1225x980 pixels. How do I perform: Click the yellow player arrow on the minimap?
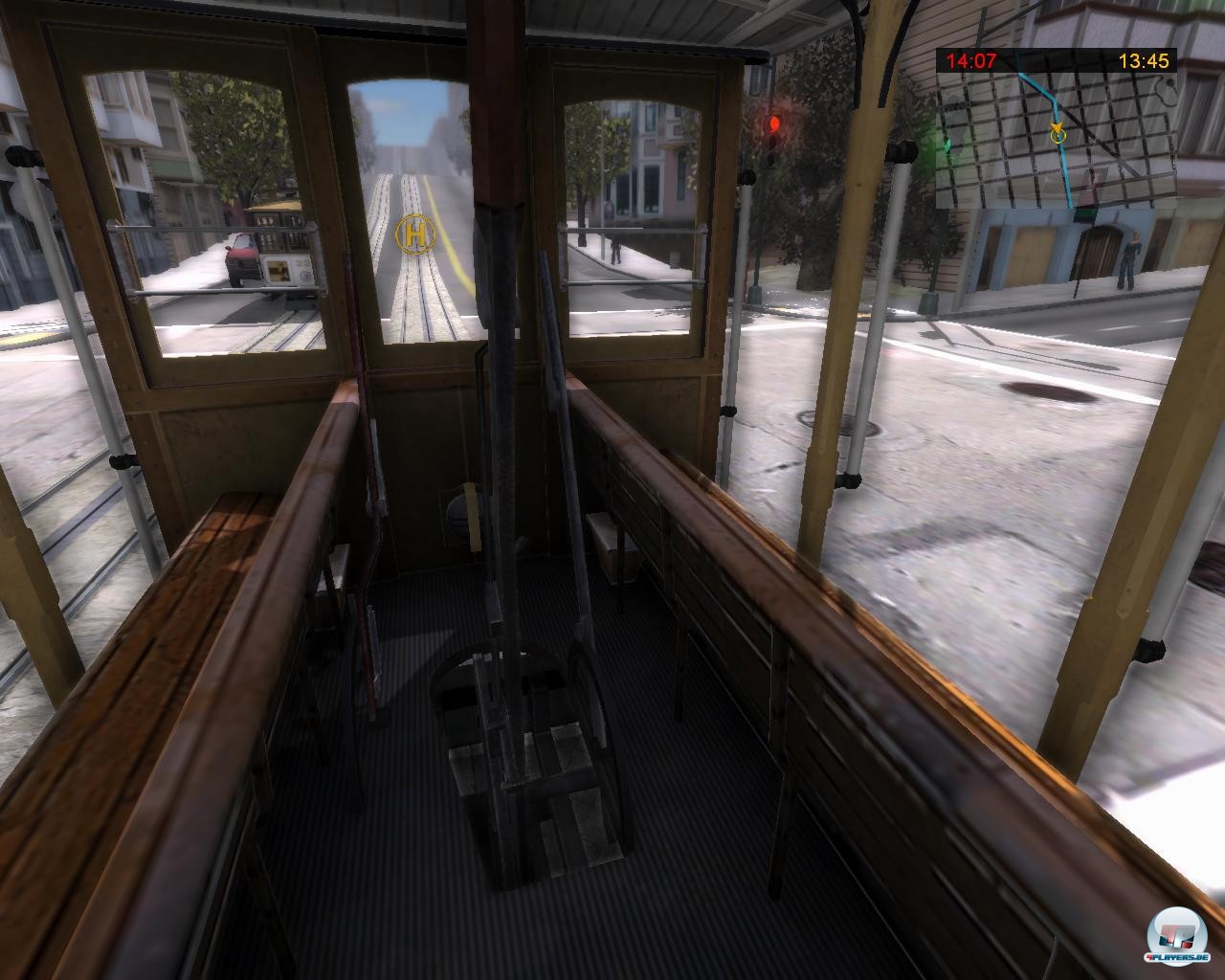[x=1057, y=128]
